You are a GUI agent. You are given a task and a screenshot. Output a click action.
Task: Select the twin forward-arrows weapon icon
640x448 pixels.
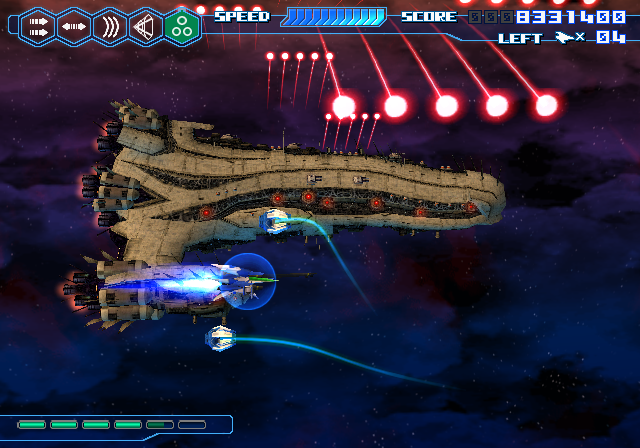pyautogui.click(x=37, y=25)
